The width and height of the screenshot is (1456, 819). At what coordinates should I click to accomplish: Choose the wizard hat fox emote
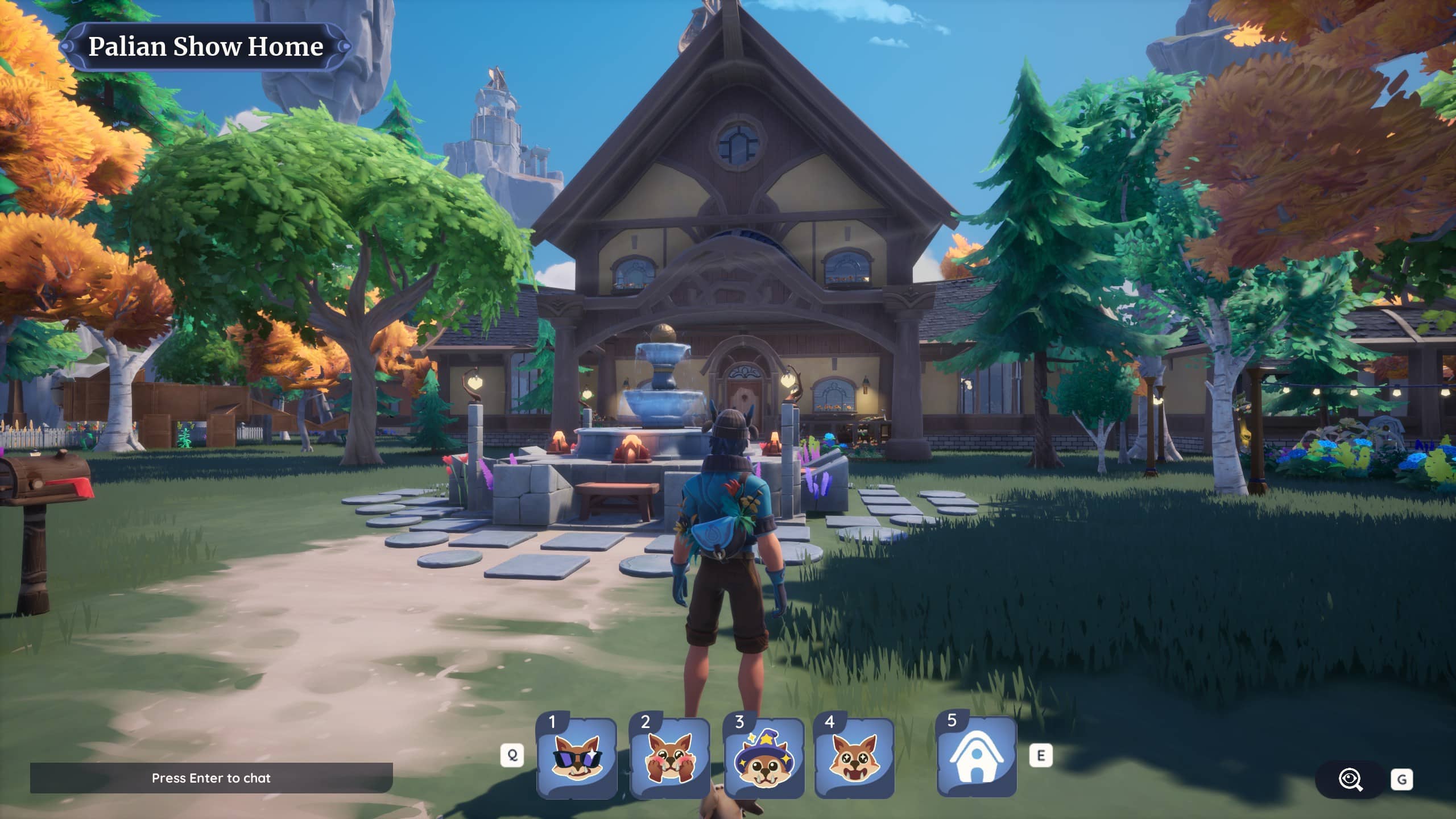pos(763,758)
